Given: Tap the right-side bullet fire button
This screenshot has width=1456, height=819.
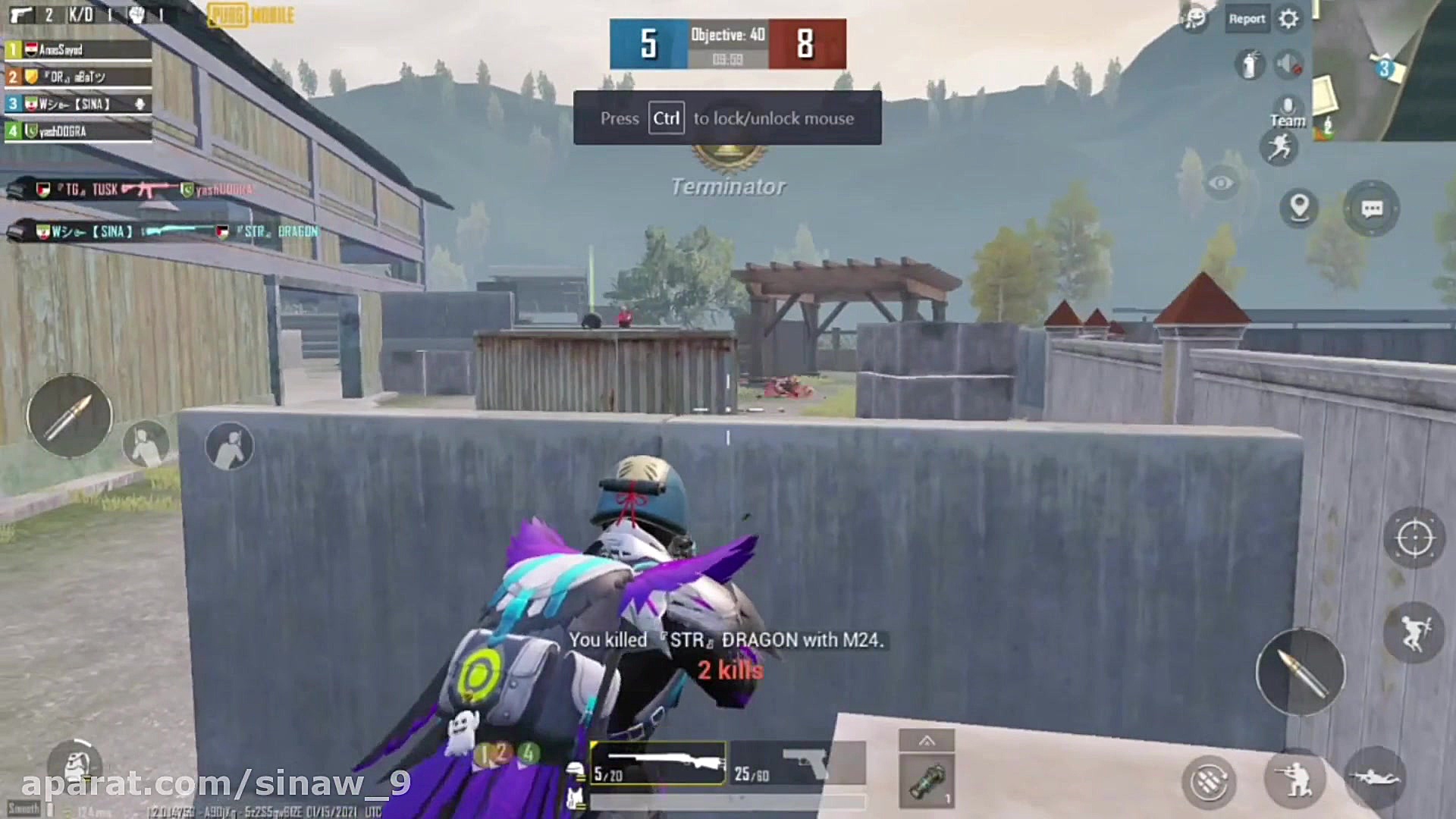Looking at the screenshot, I should point(1301,672).
